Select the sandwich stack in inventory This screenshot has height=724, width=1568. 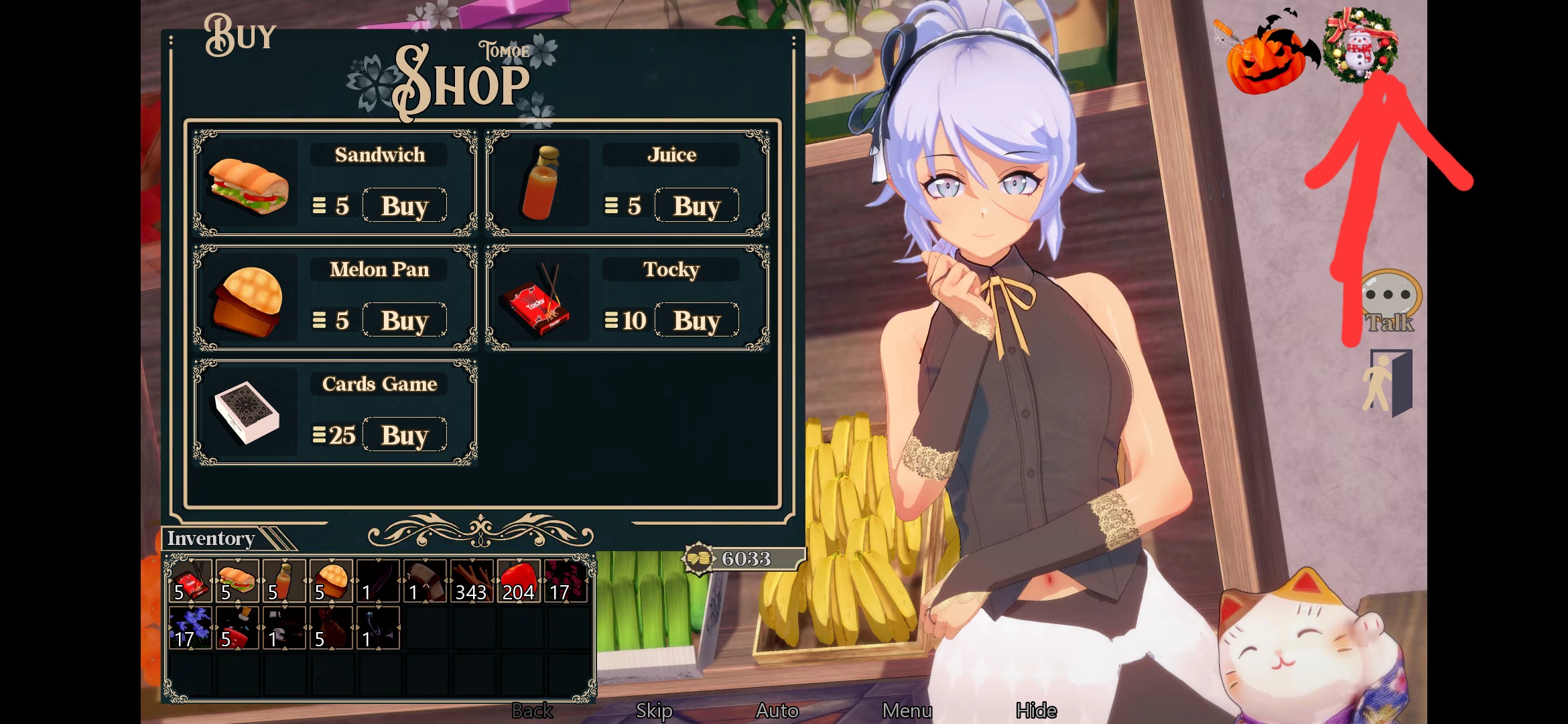click(x=237, y=581)
